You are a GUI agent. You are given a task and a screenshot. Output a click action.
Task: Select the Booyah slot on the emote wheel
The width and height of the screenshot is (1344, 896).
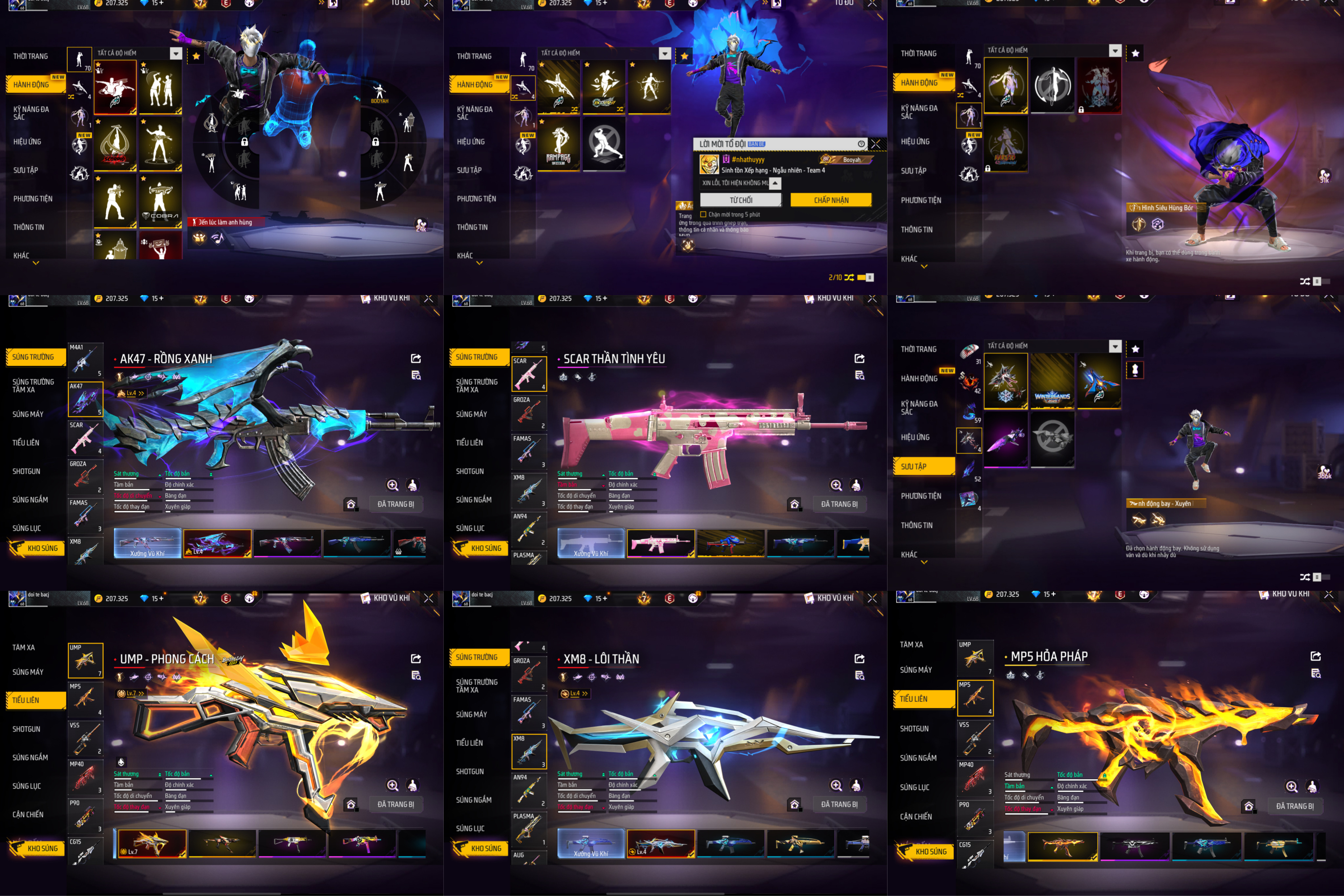pyautogui.click(x=379, y=94)
